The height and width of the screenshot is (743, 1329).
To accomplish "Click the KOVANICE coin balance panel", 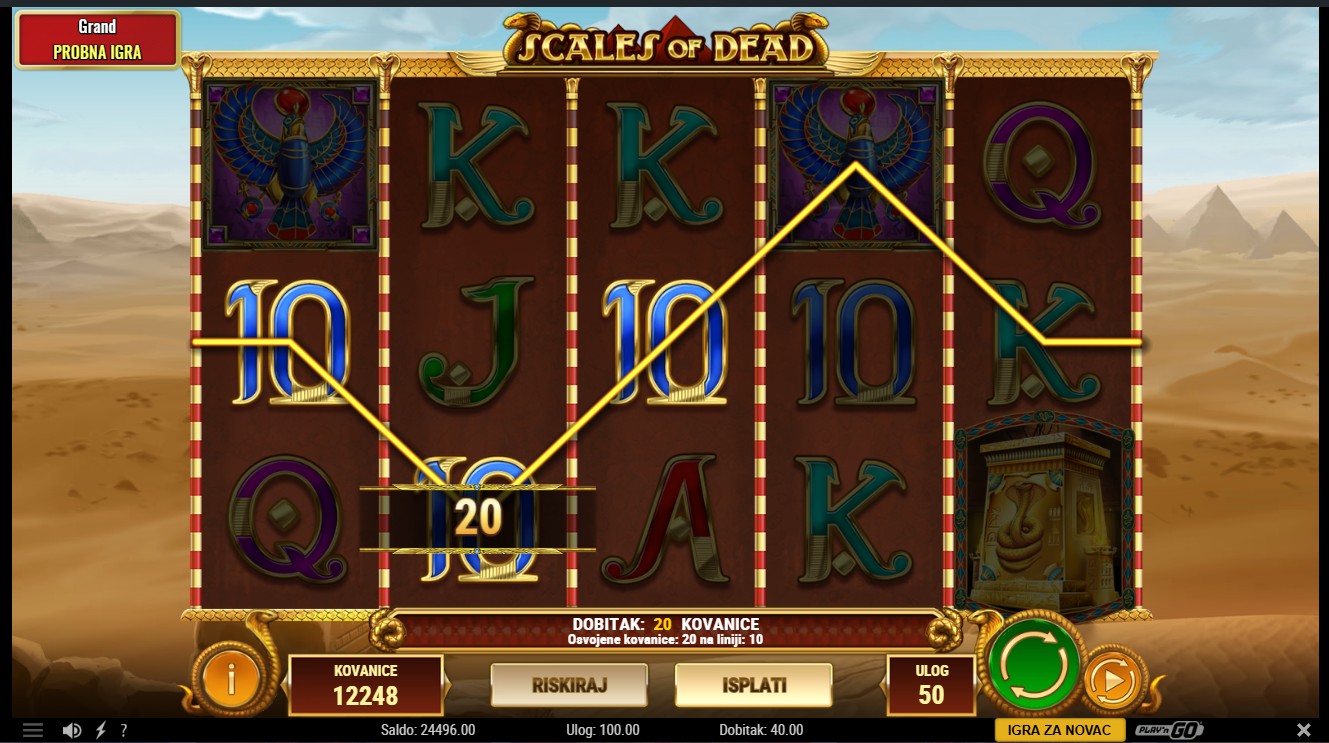I will tap(365, 685).
